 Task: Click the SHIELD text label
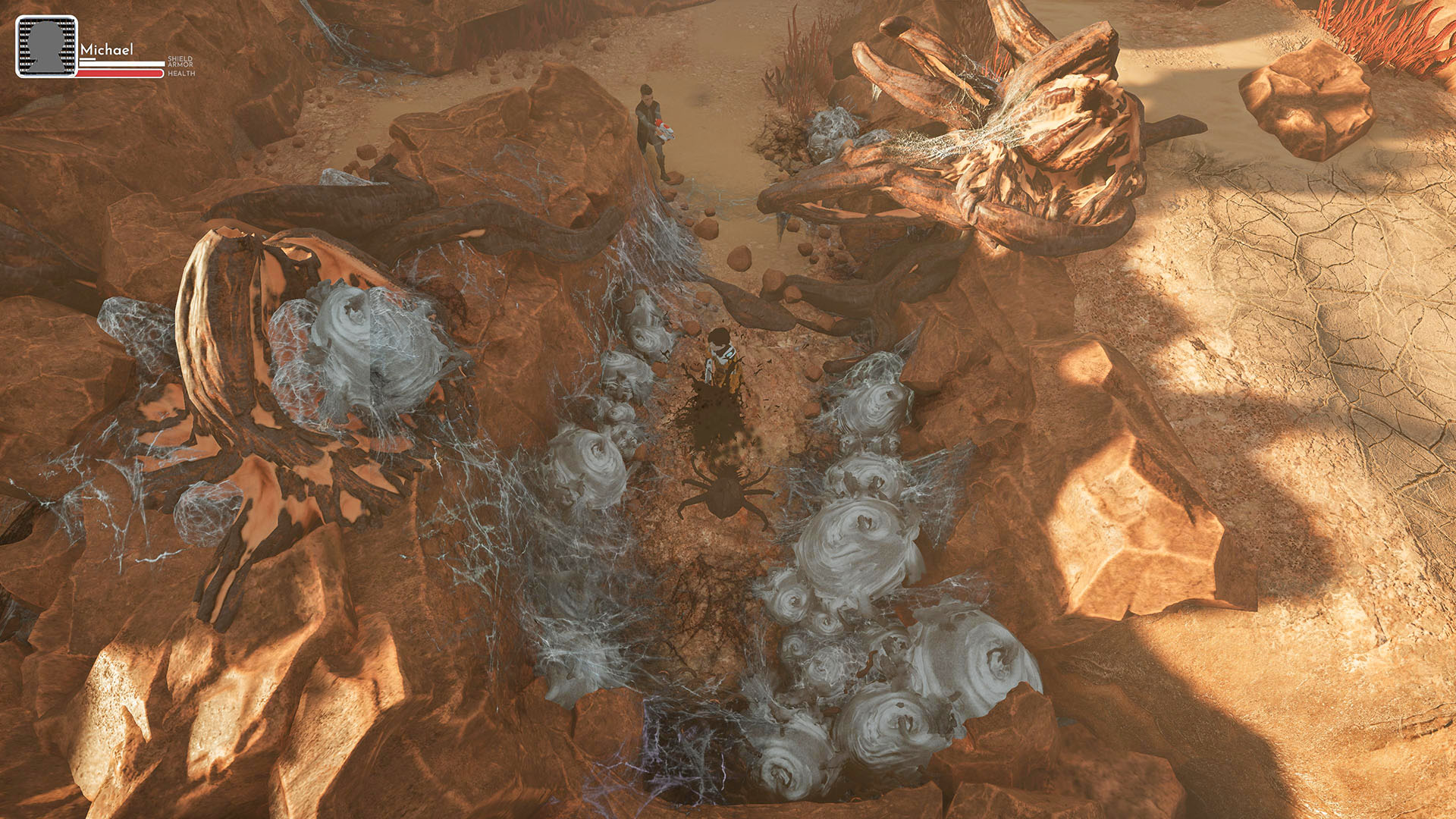180,58
